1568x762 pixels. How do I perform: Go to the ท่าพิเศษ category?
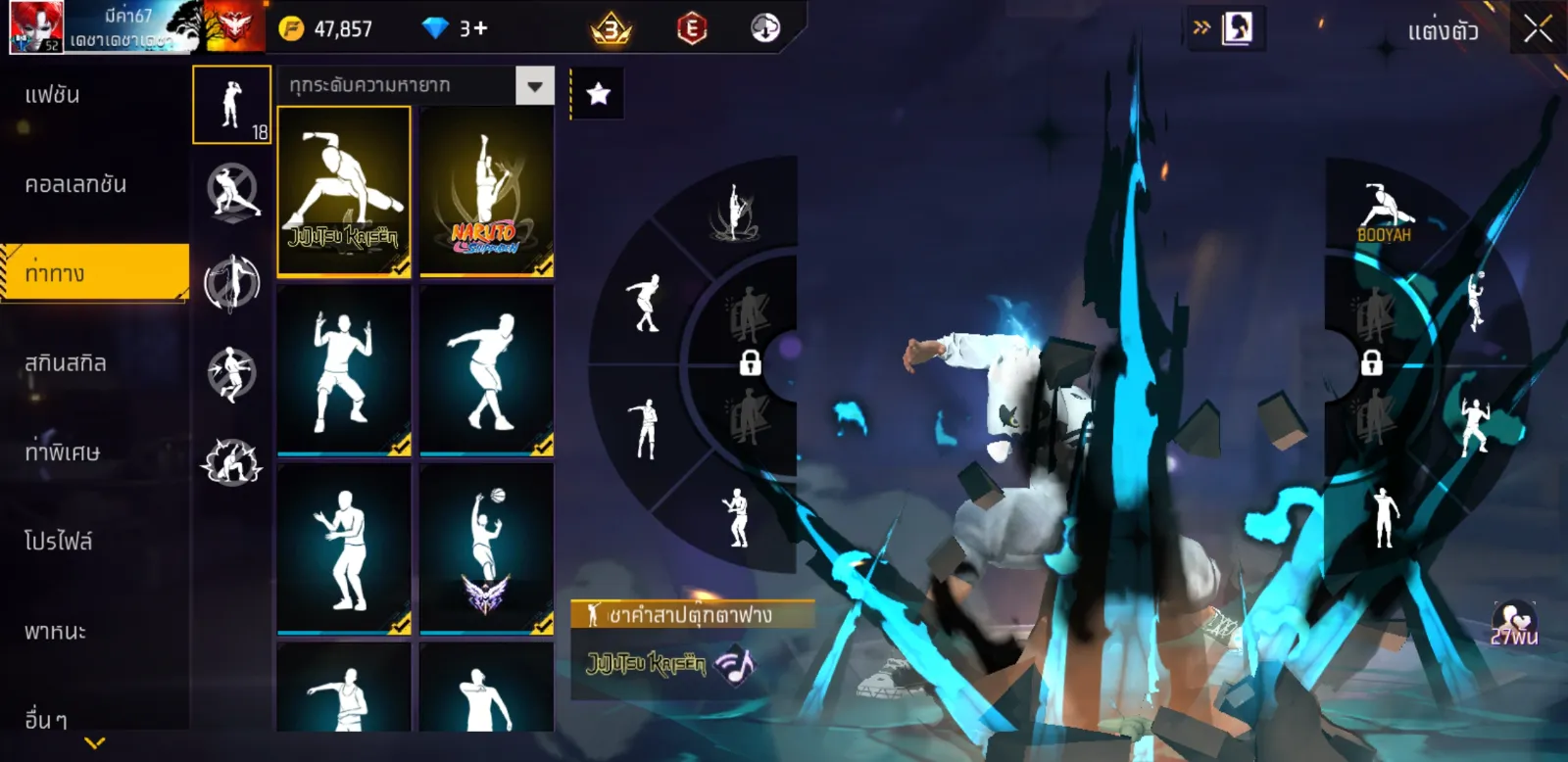(x=63, y=452)
